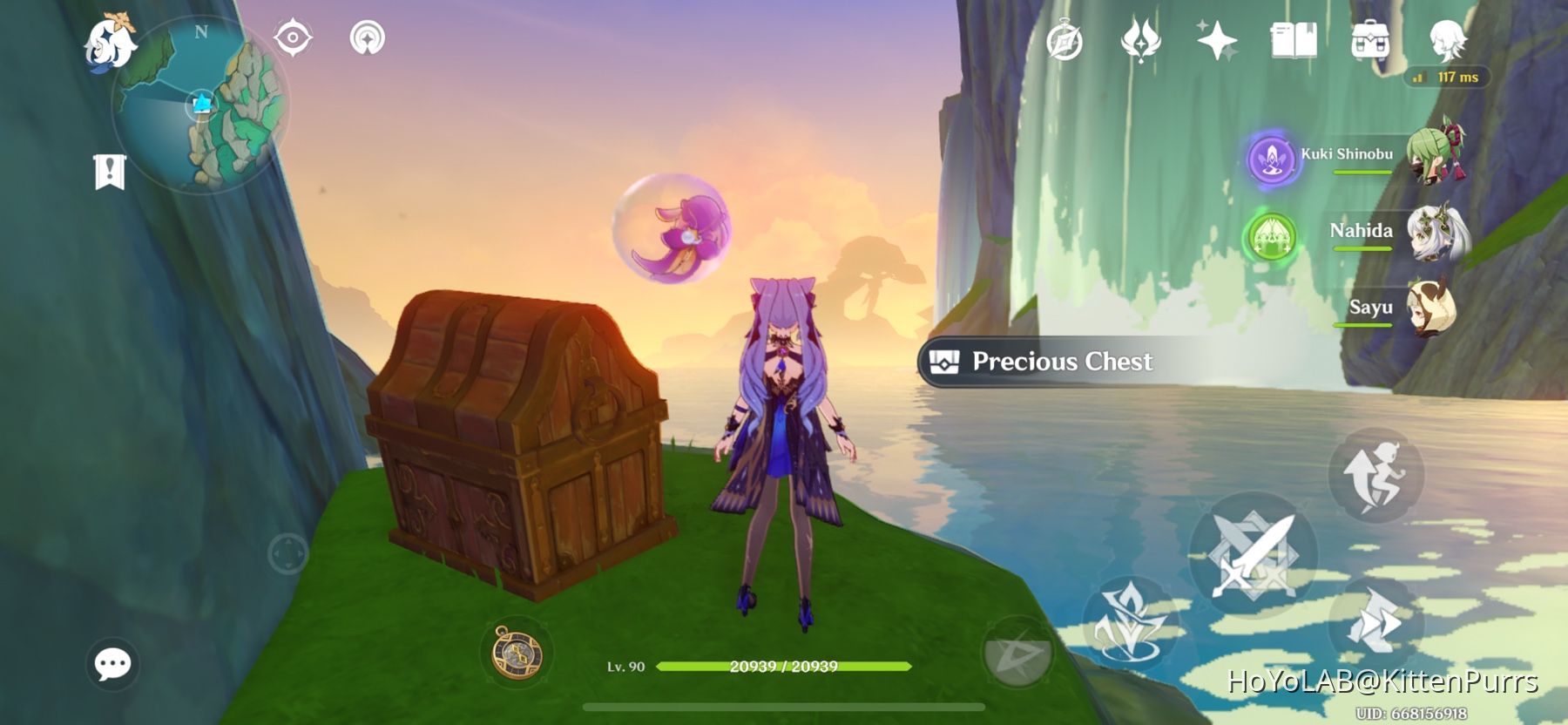Screen dimensions: 1568x725
Task: Open the Inventory backpack icon
Action: (x=1371, y=40)
